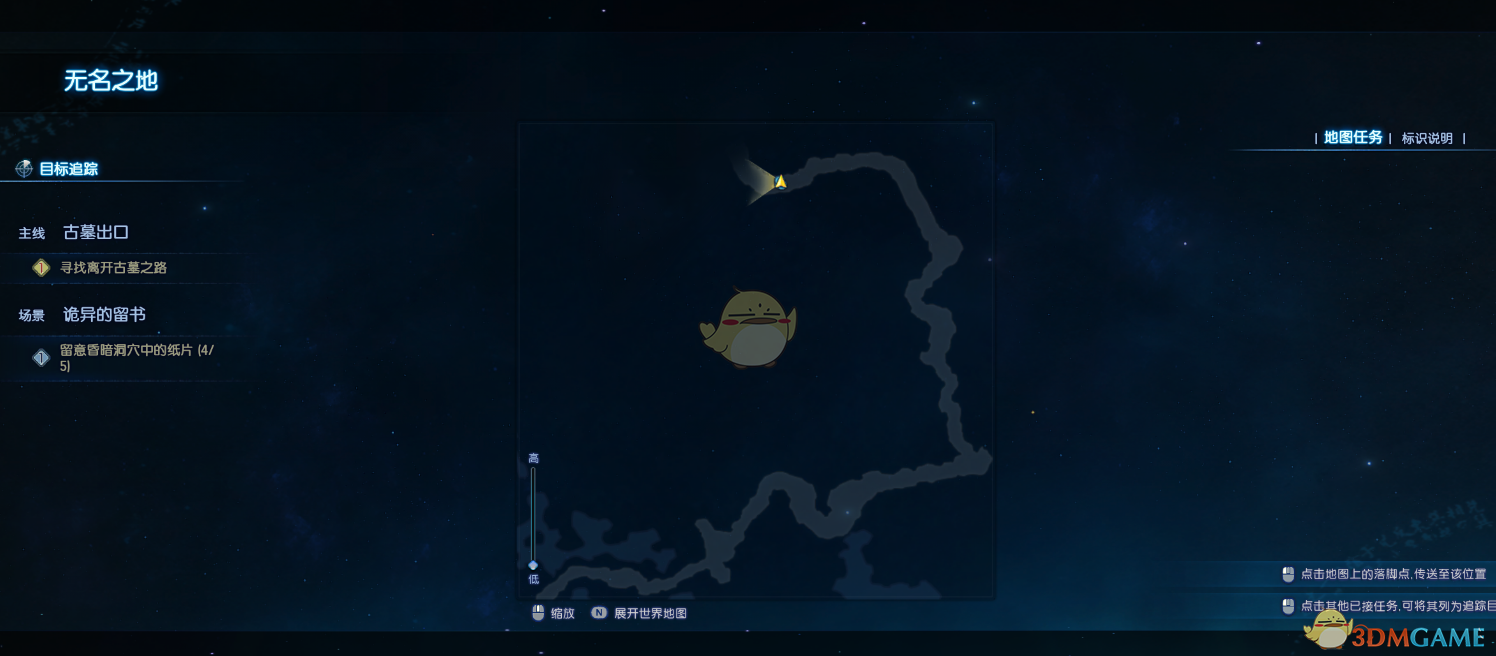The width and height of the screenshot is (1496, 656).
Task: Select the 寻找离开古墓之路 objective
Action: [x=113, y=268]
